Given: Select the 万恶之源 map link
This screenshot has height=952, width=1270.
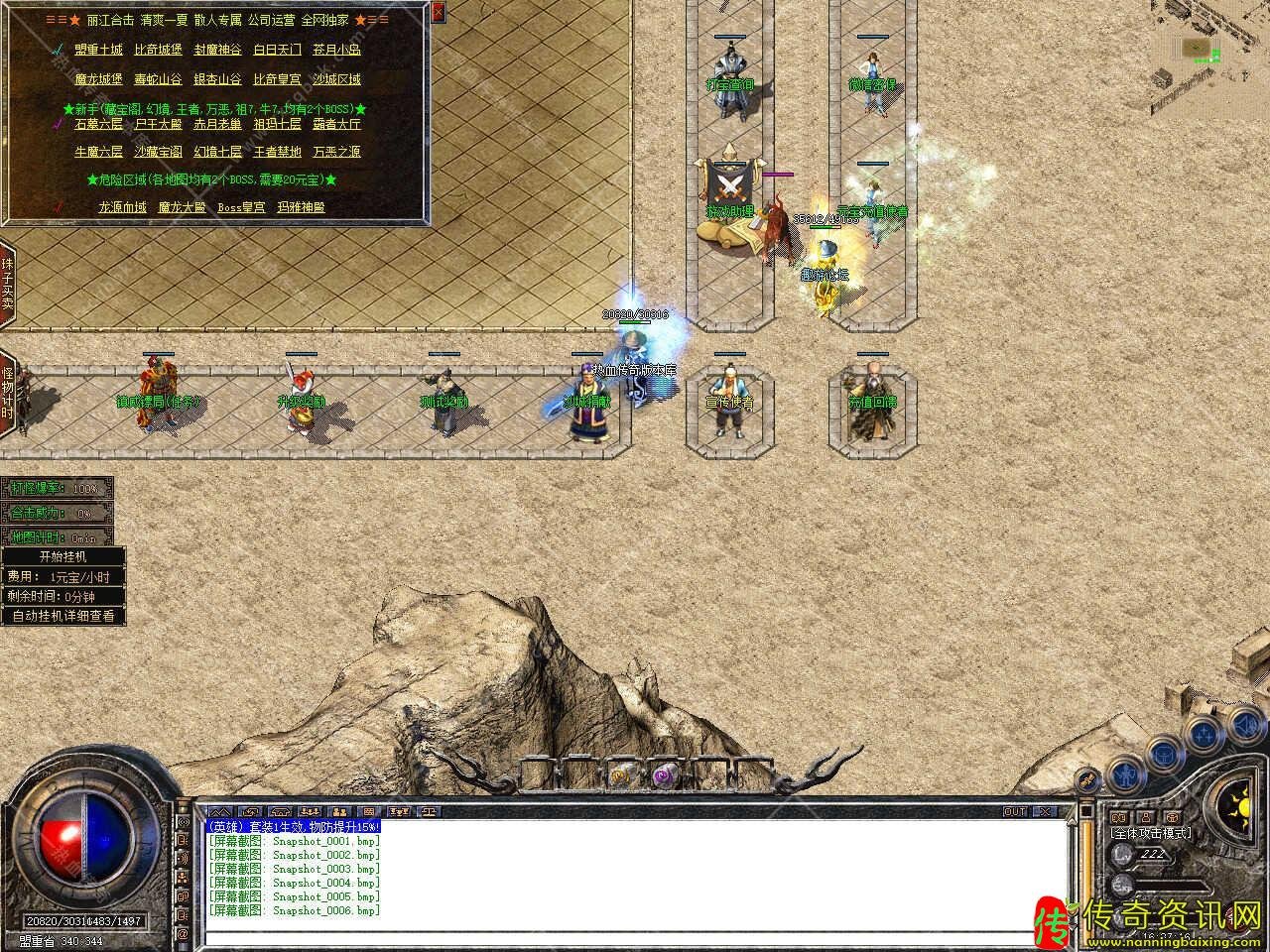Looking at the screenshot, I should point(336,153).
